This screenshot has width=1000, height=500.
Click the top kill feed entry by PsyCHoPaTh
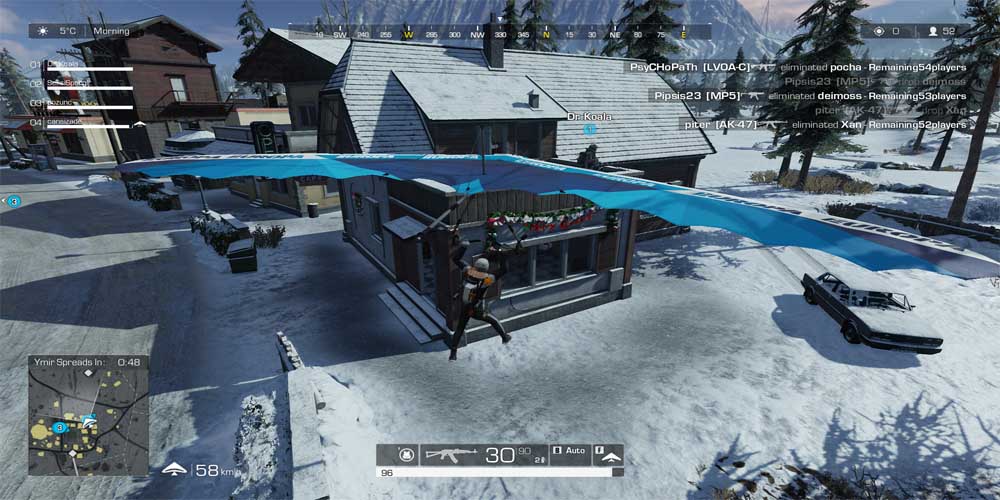coord(795,66)
